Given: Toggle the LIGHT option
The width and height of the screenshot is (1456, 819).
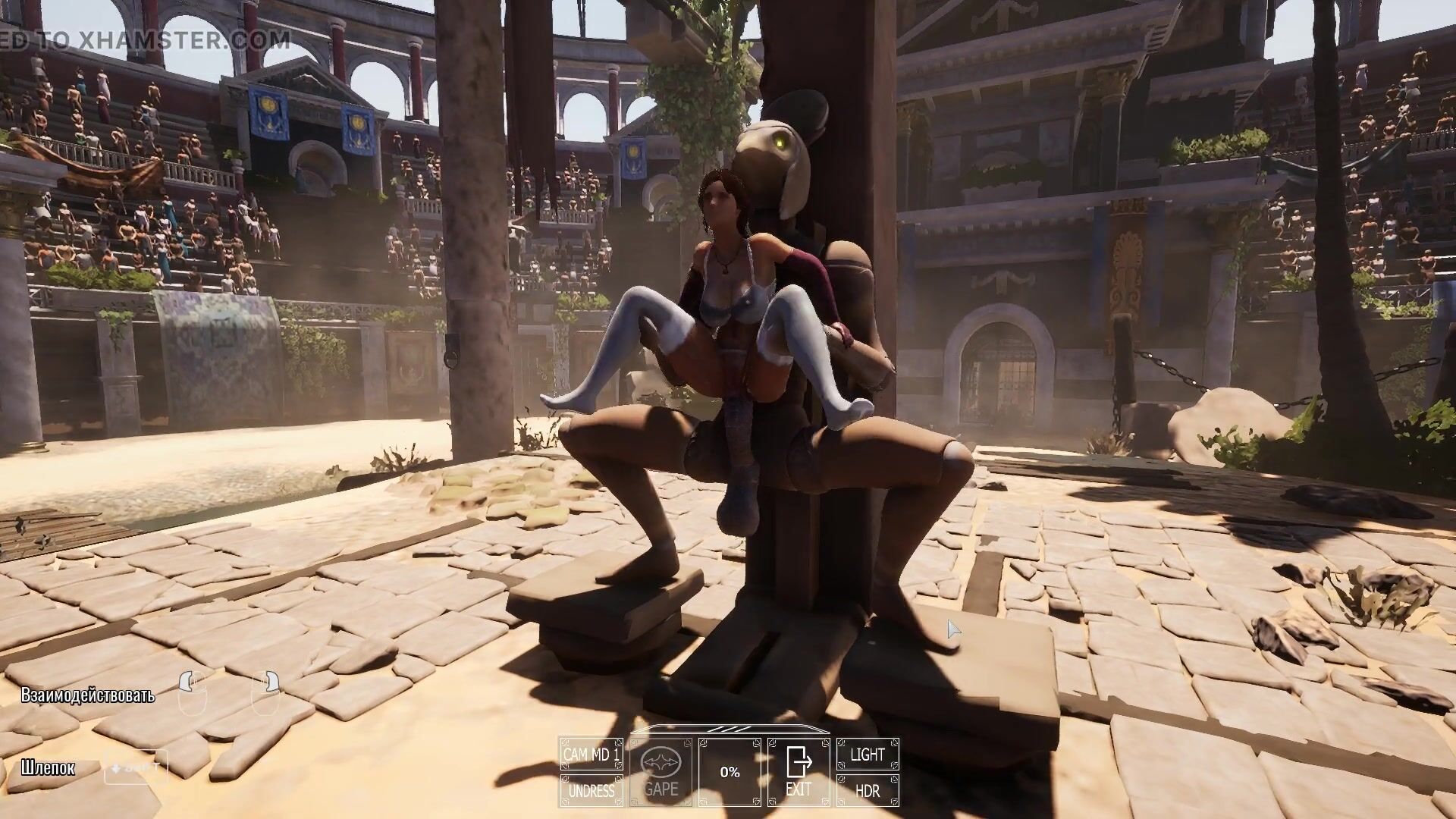Looking at the screenshot, I should tap(867, 755).
